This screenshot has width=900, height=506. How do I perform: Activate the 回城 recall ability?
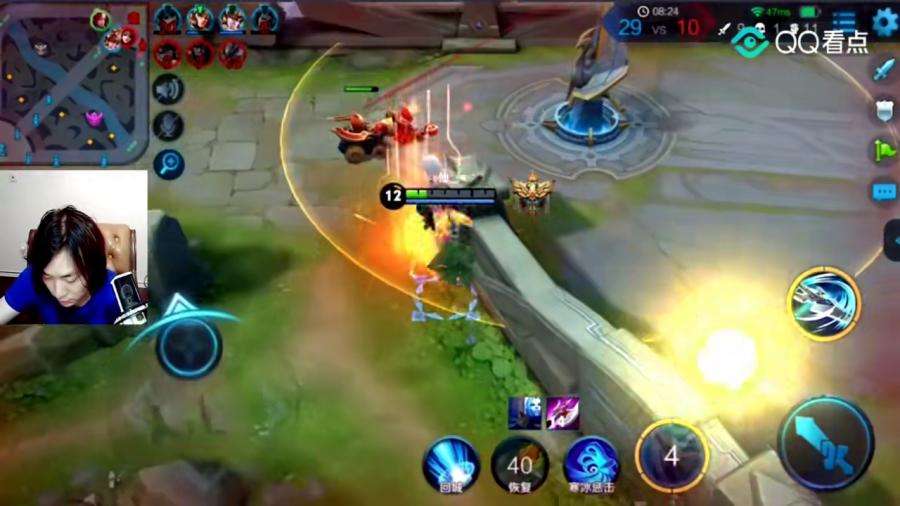(x=450, y=464)
